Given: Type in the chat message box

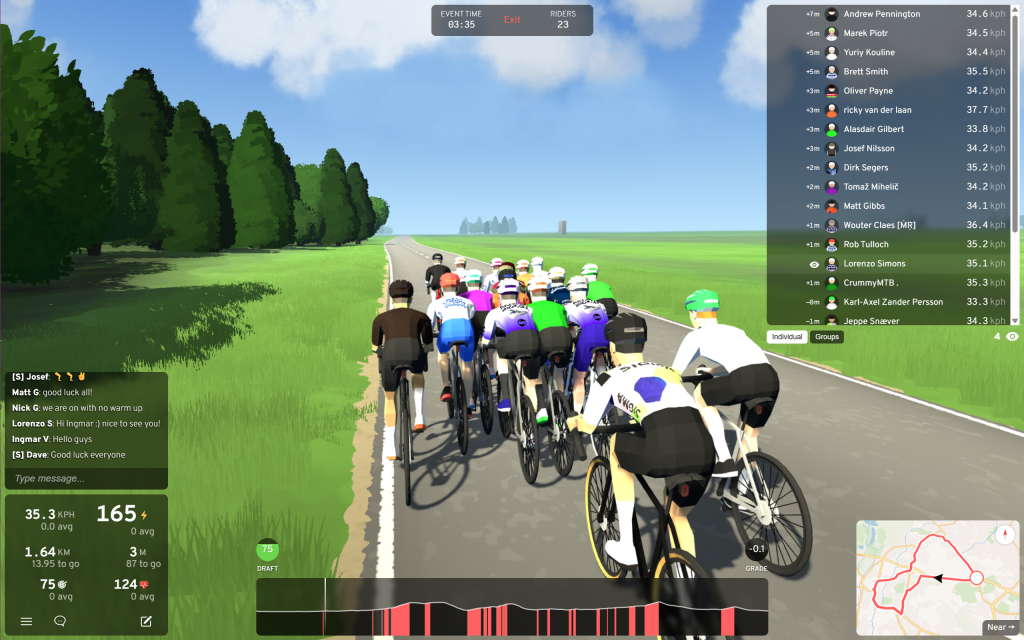Looking at the screenshot, I should tap(86, 479).
